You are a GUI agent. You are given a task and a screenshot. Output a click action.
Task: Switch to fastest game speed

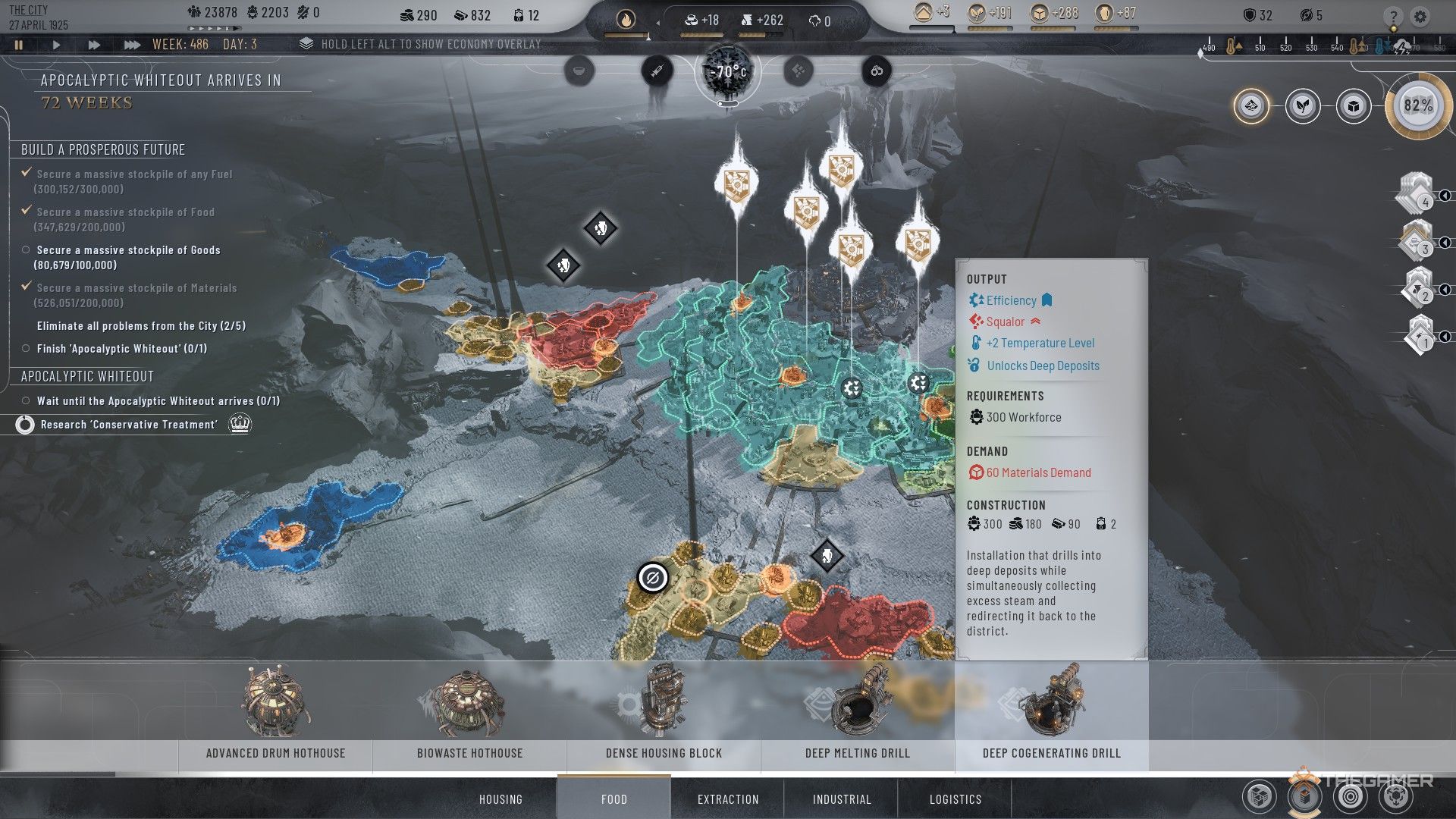[x=132, y=45]
